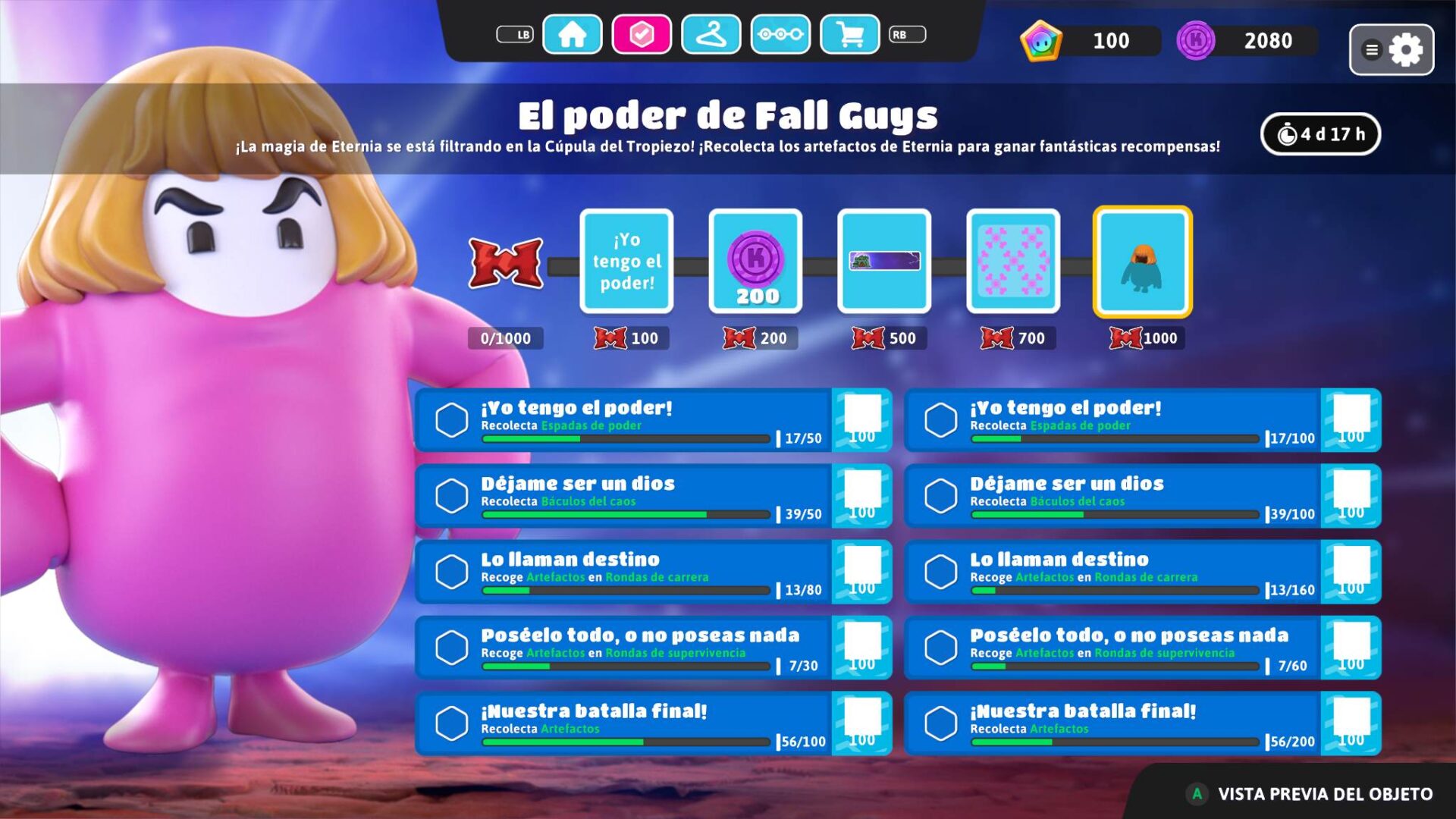Open the 13/80 'Lo llaman destino' challenge

tap(652, 572)
